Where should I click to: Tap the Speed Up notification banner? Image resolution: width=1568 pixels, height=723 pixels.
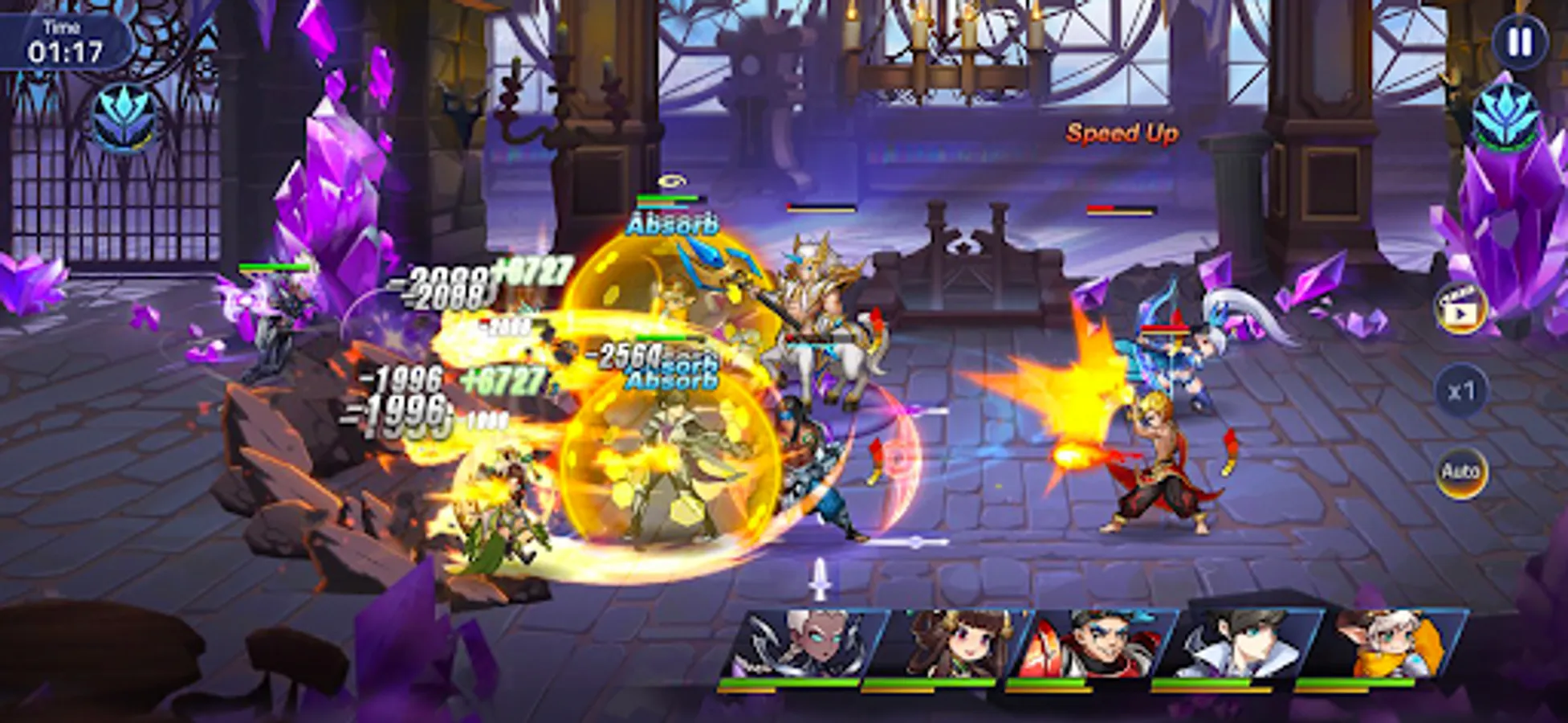(x=1122, y=133)
